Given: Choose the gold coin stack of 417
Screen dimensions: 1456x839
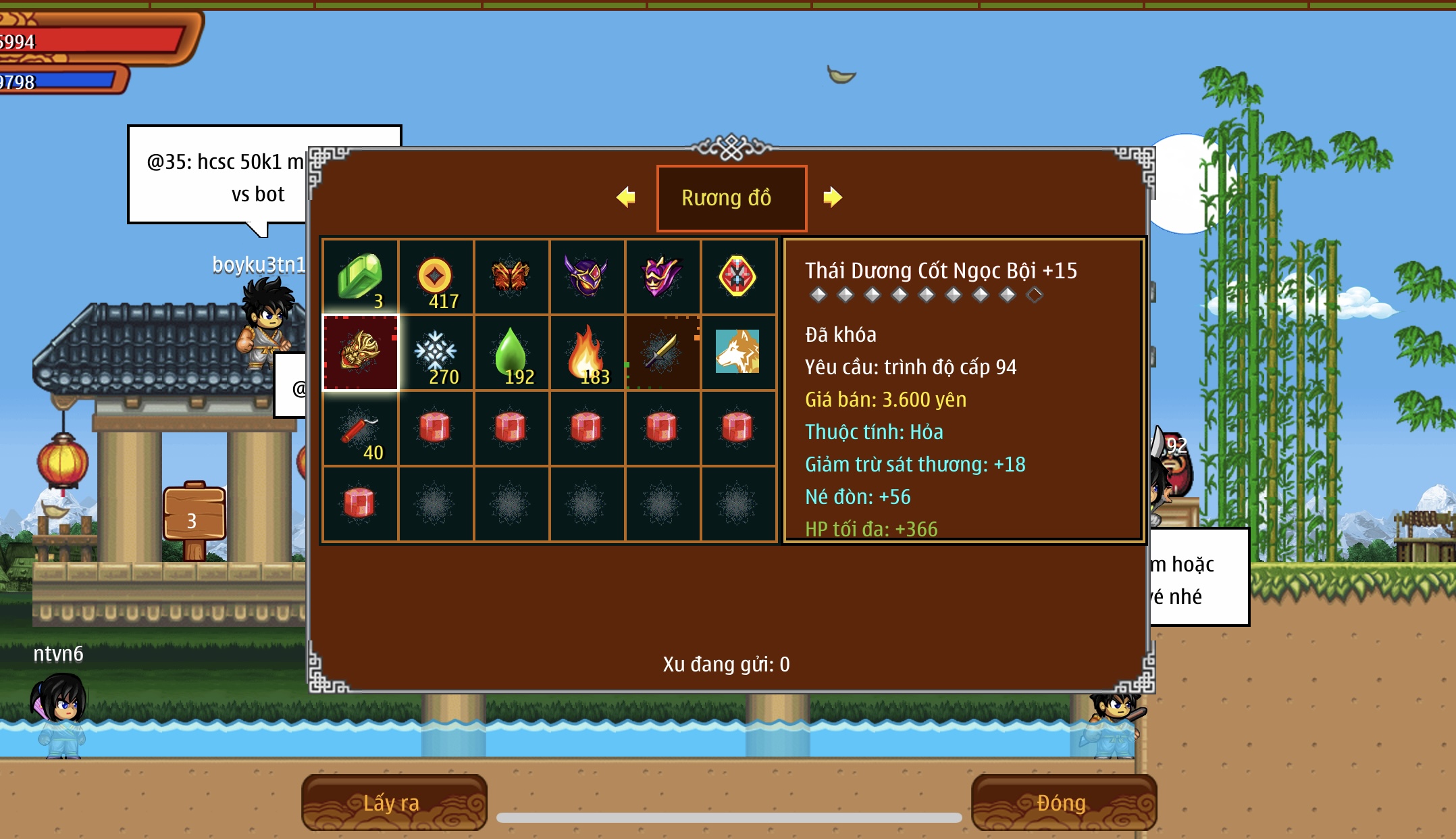Looking at the screenshot, I should pos(436,277).
